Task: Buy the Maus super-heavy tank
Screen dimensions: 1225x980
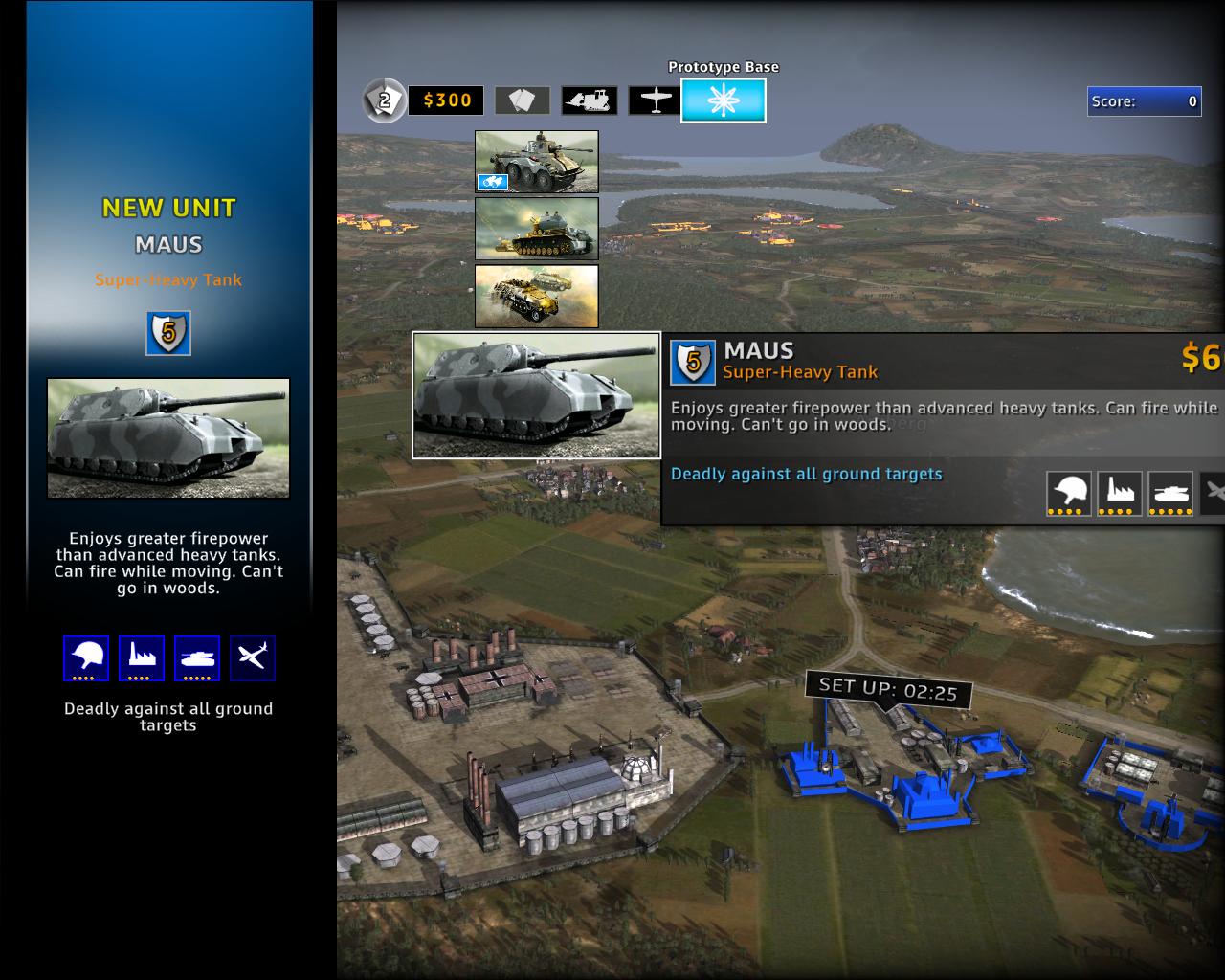Action: click(x=536, y=395)
